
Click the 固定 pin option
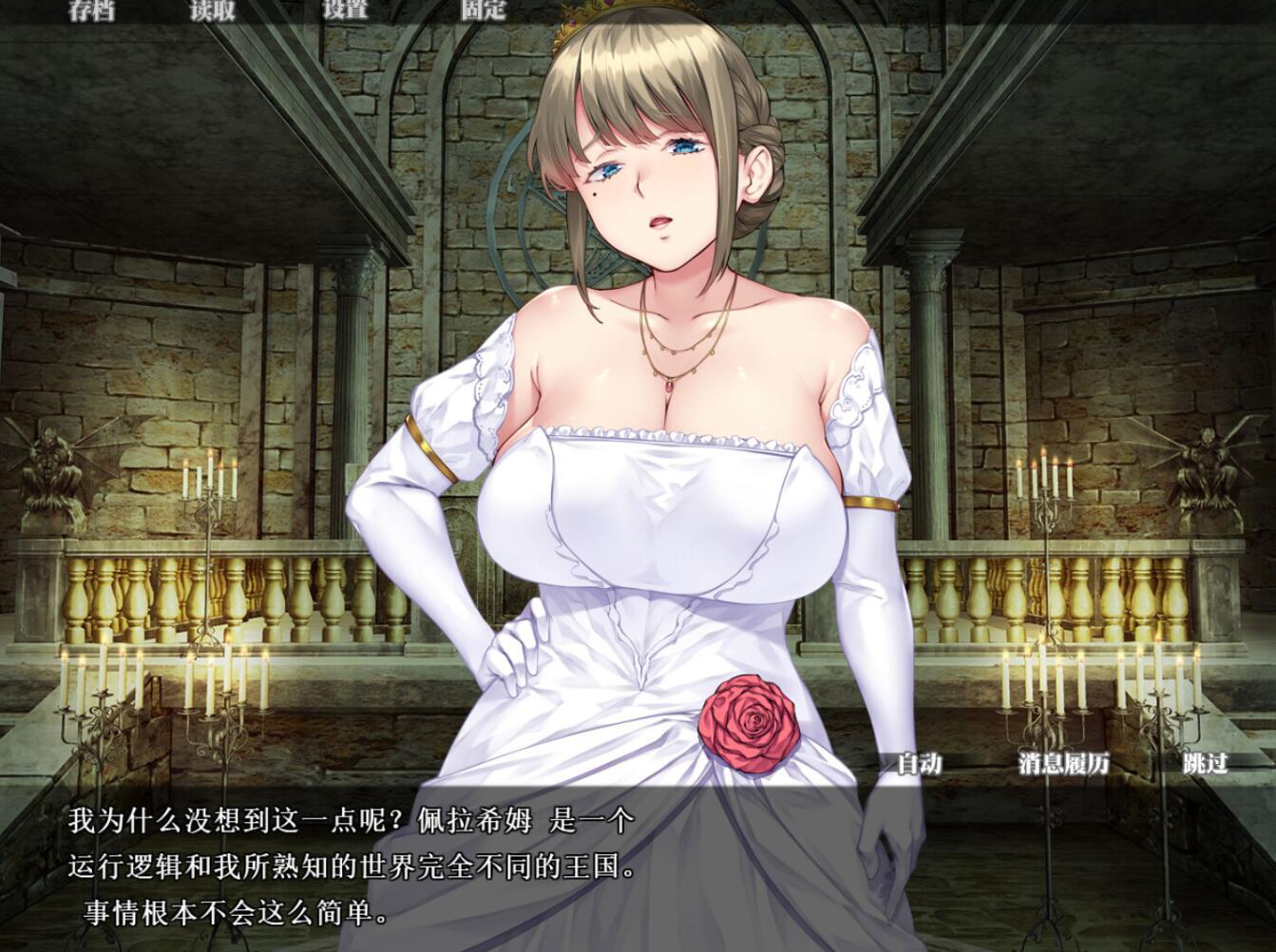coord(483,10)
